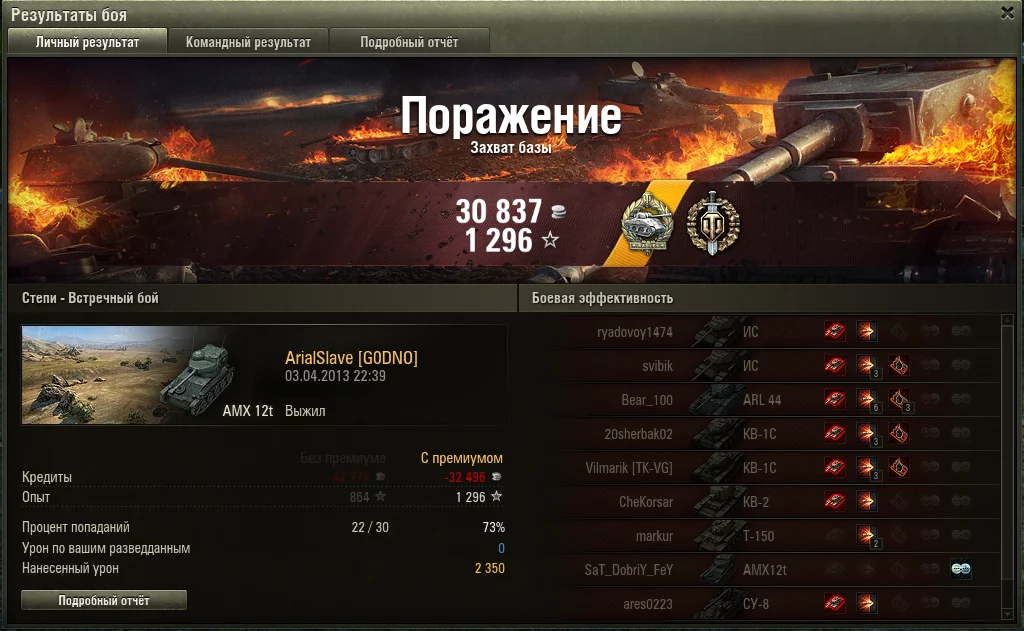Close the battle results window
Viewport: 1024px width, 631px height.
coord(1007,13)
